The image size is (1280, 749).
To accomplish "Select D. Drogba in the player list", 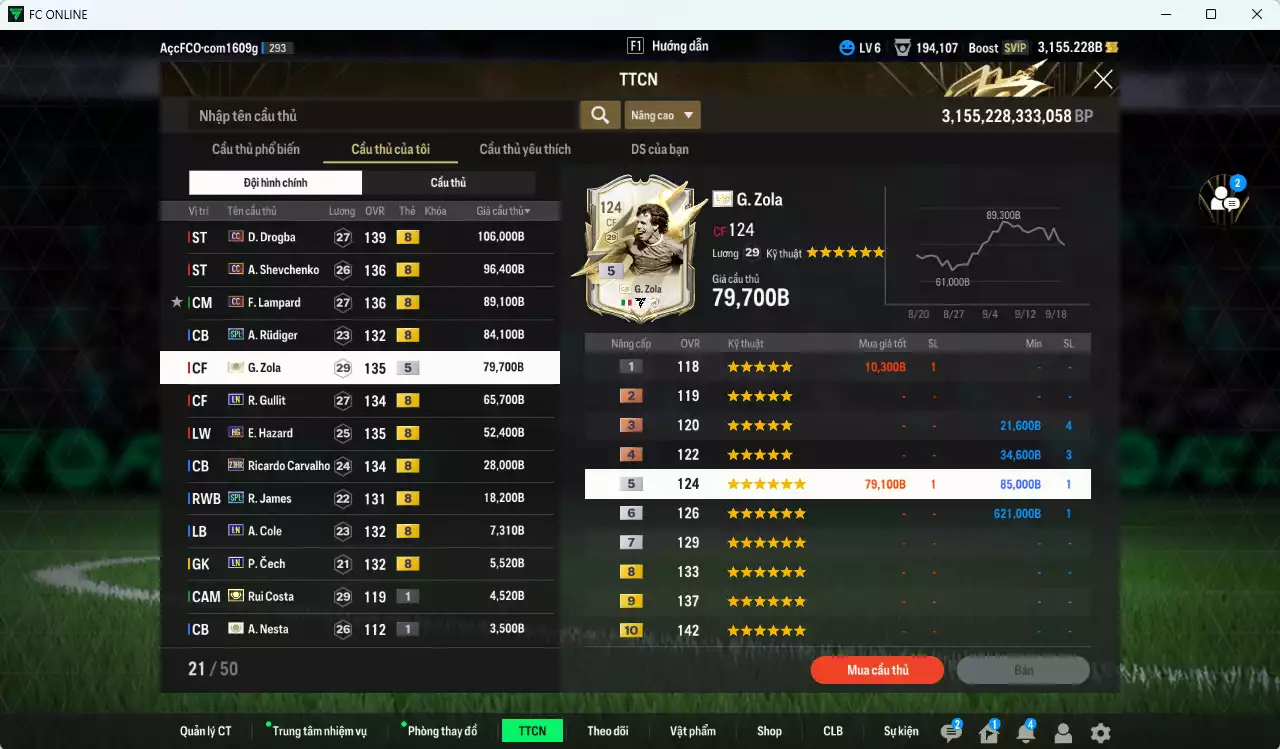I will (360, 237).
